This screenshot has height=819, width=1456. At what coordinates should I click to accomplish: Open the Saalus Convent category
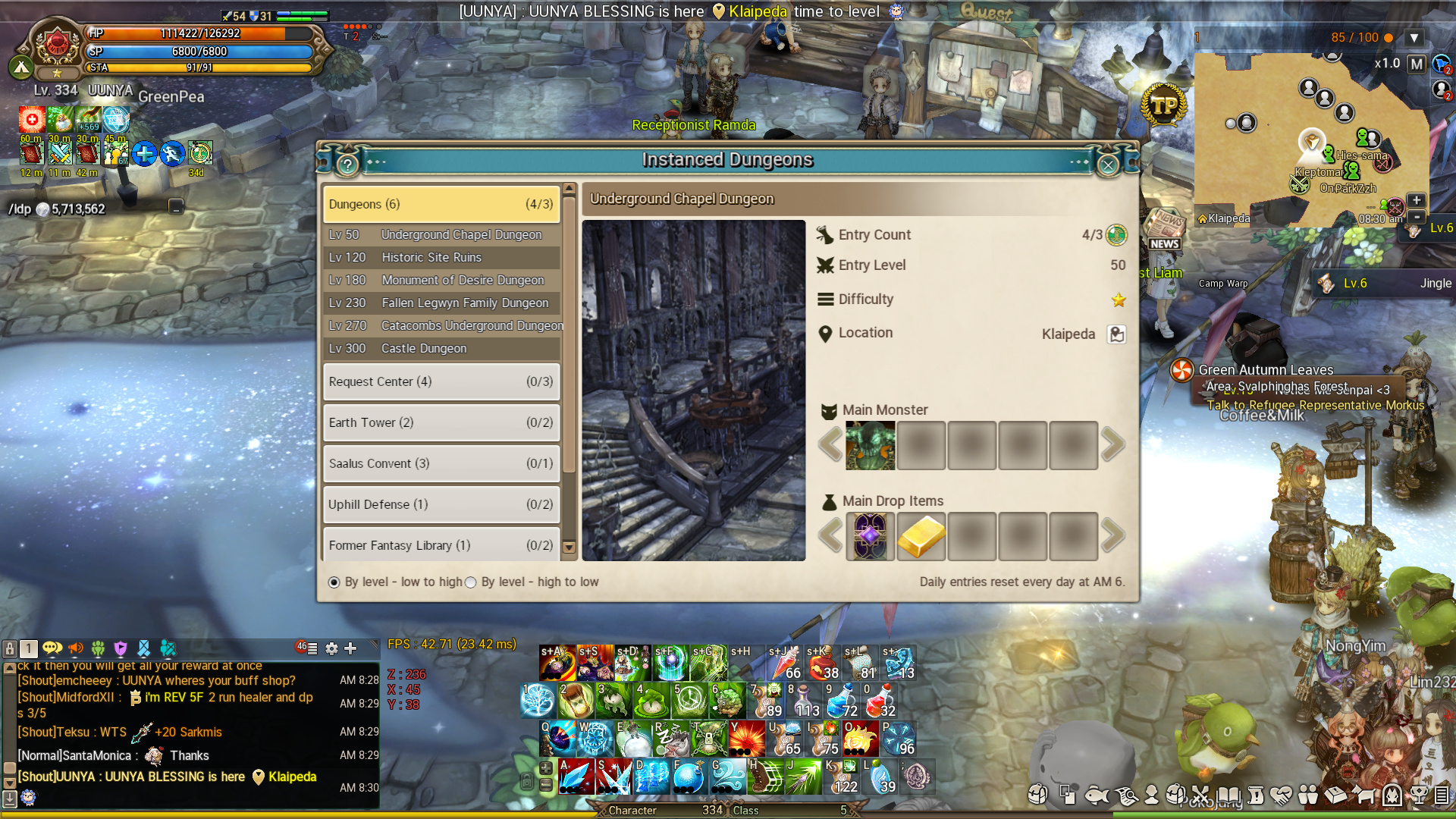coord(441,463)
